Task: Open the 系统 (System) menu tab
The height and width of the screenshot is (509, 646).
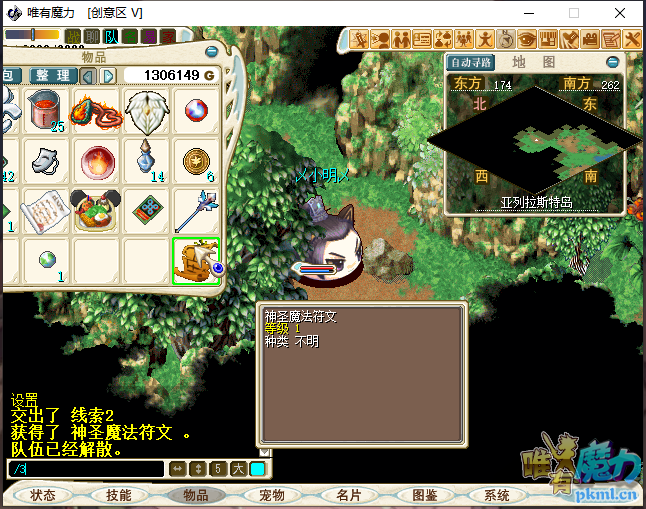Action: click(497, 495)
